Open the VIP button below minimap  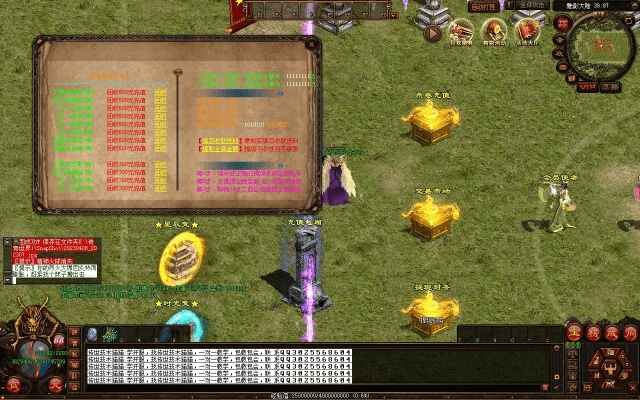pos(586,86)
